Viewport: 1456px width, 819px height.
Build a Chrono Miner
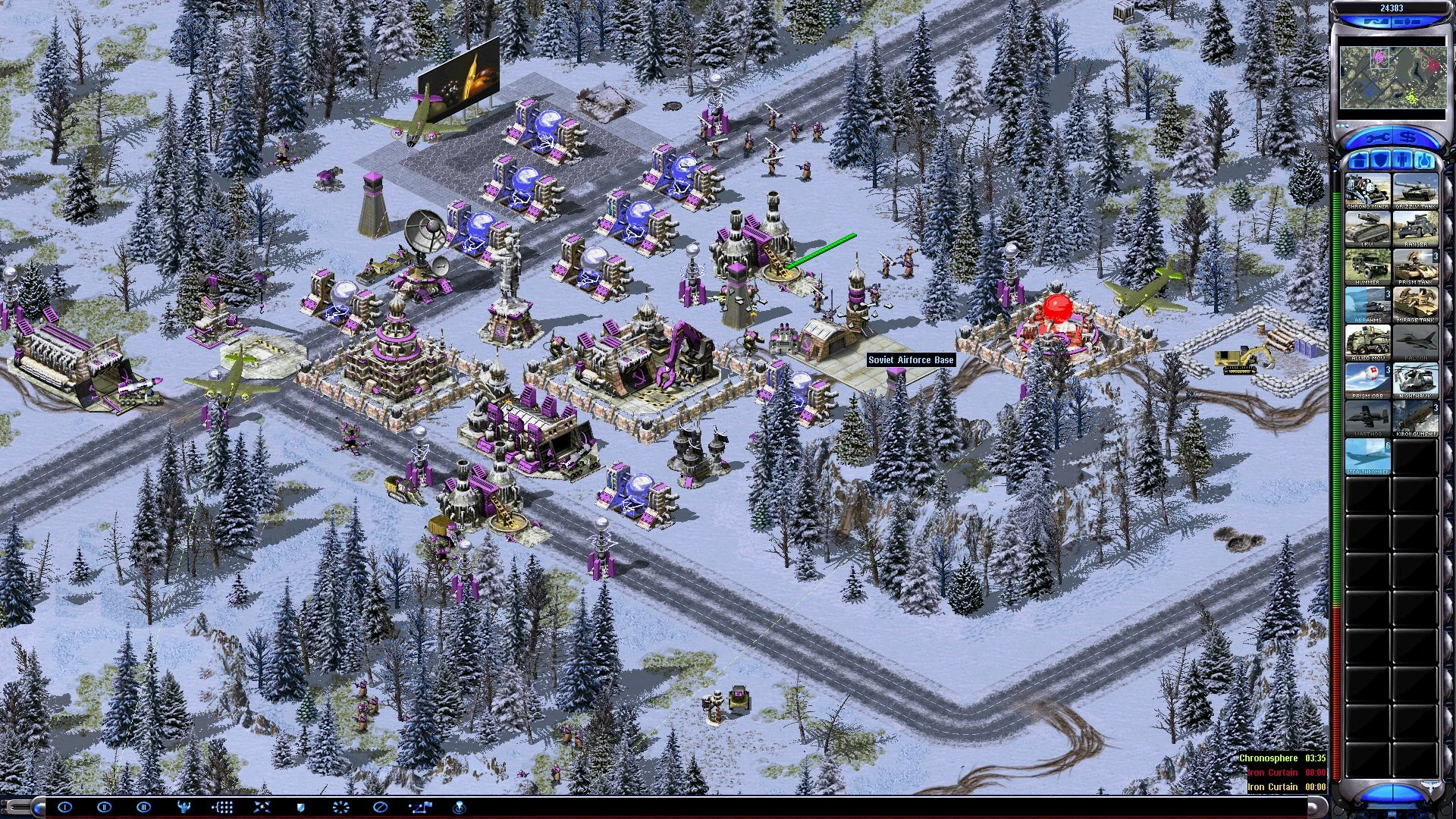1368,192
